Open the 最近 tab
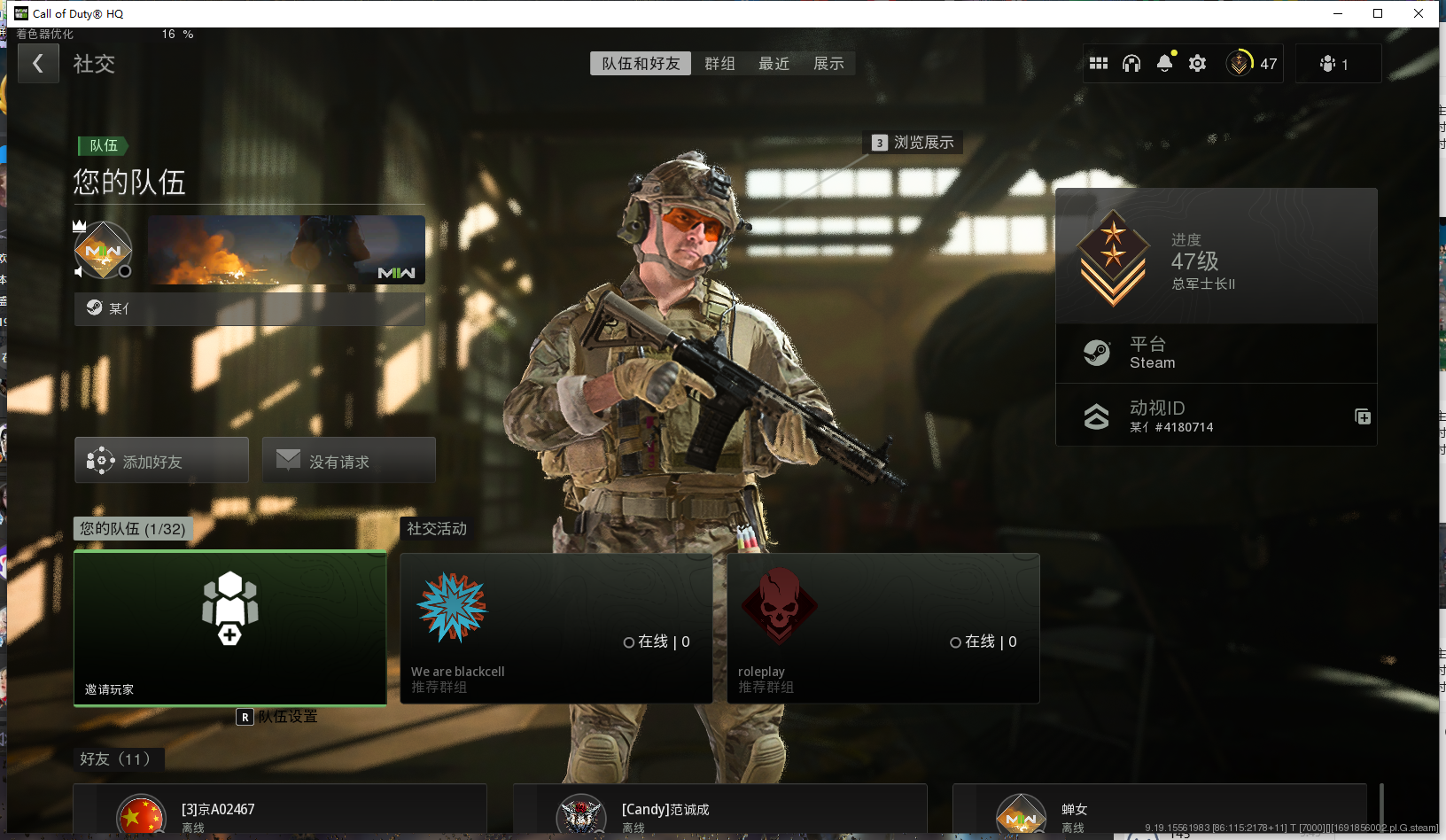This screenshot has width=1446, height=840. point(774,64)
